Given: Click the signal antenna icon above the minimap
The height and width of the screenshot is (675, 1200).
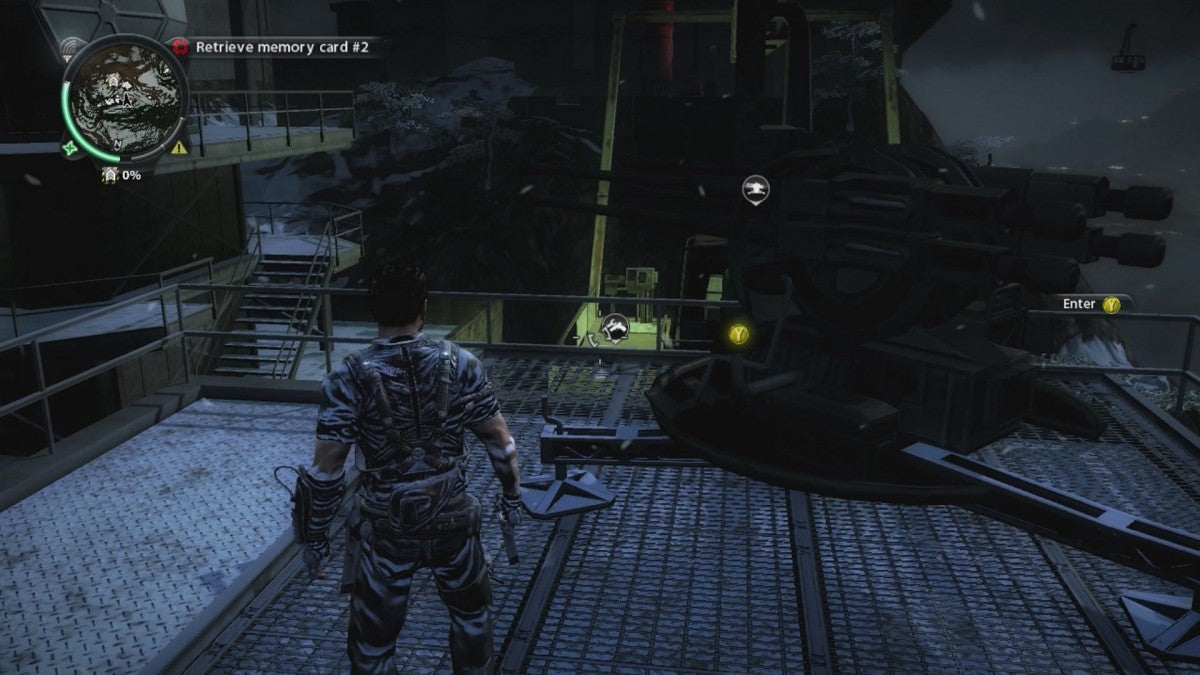Looking at the screenshot, I should [71, 47].
